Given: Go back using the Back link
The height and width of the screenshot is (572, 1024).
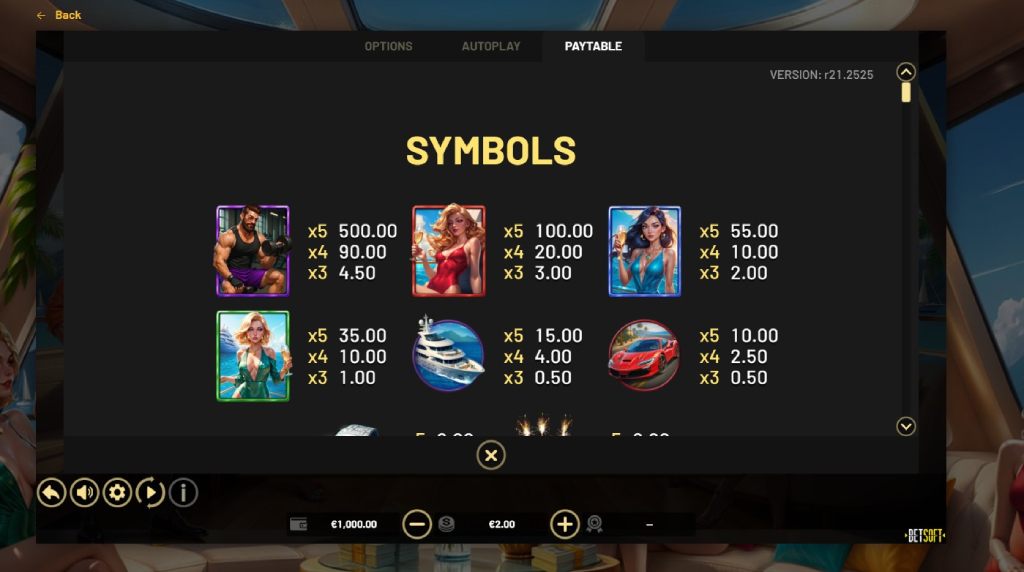Looking at the screenshot, I should click(60, 15).
